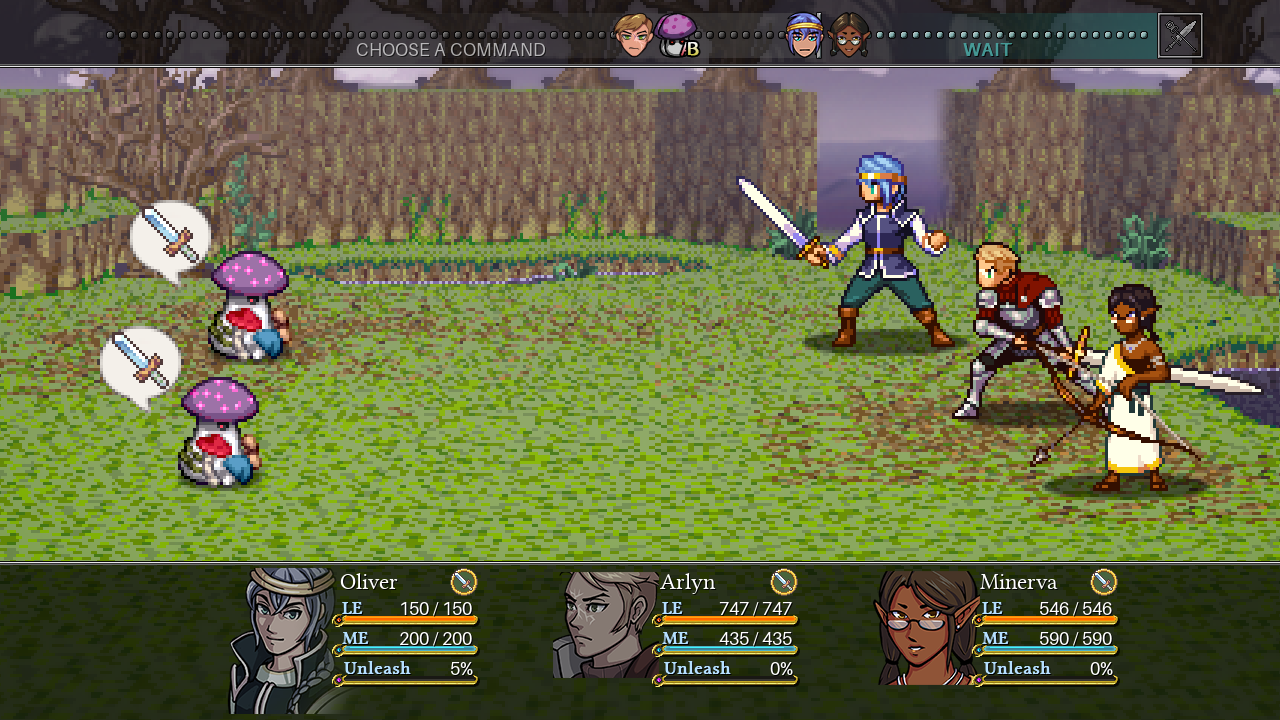Click the sword icon beside Oliver's name
The width and height of the screenshot is (1280, 720).
464,582
